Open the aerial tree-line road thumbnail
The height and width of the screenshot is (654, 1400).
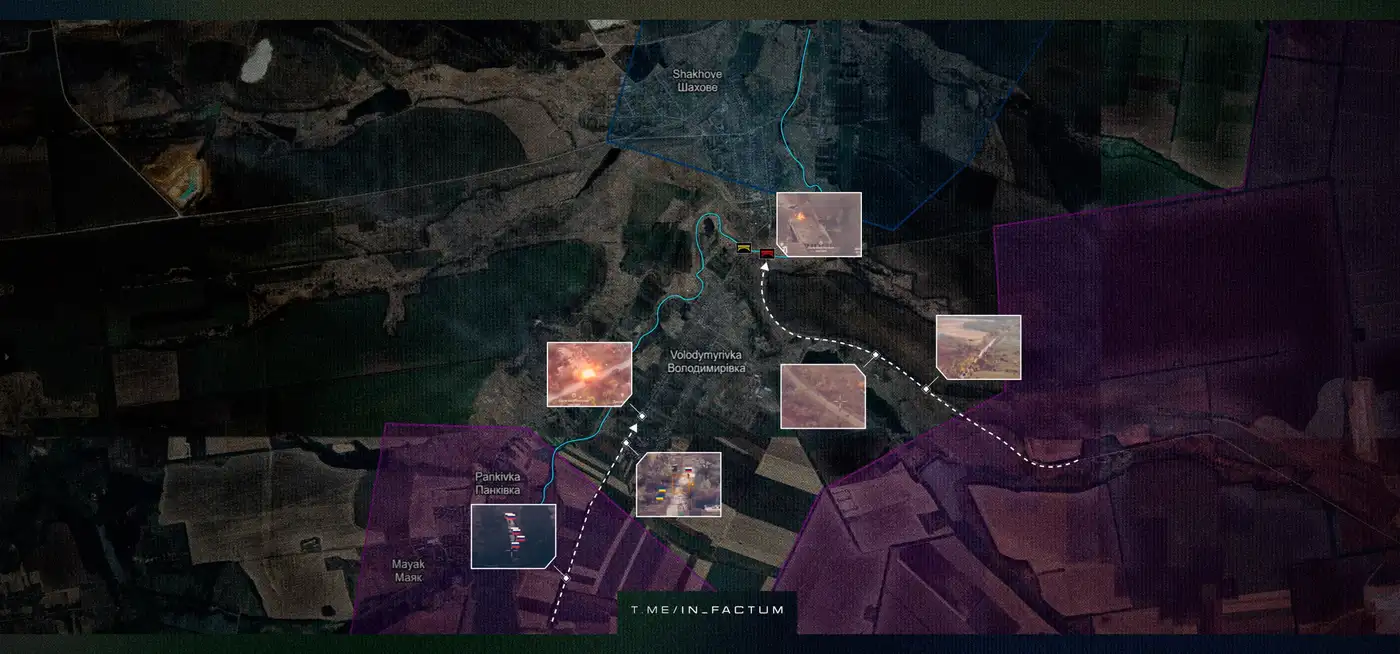(x=978, y=347)
